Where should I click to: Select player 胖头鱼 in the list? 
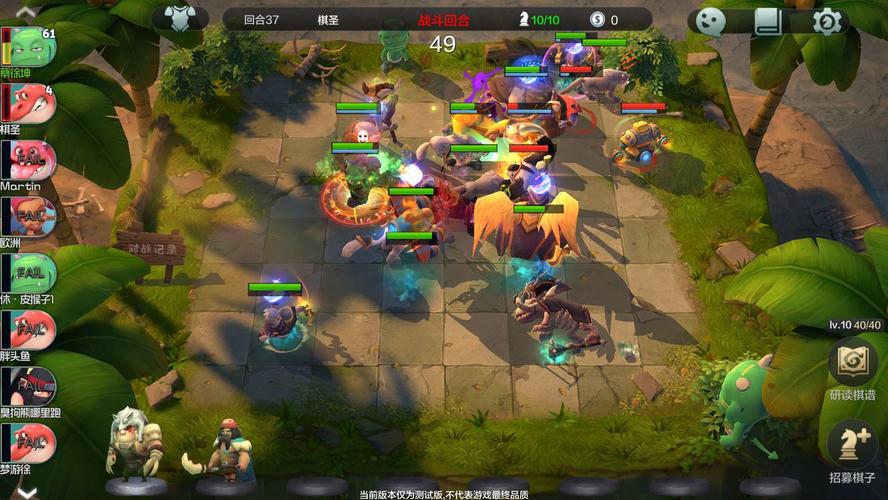(x=28, y=330)
